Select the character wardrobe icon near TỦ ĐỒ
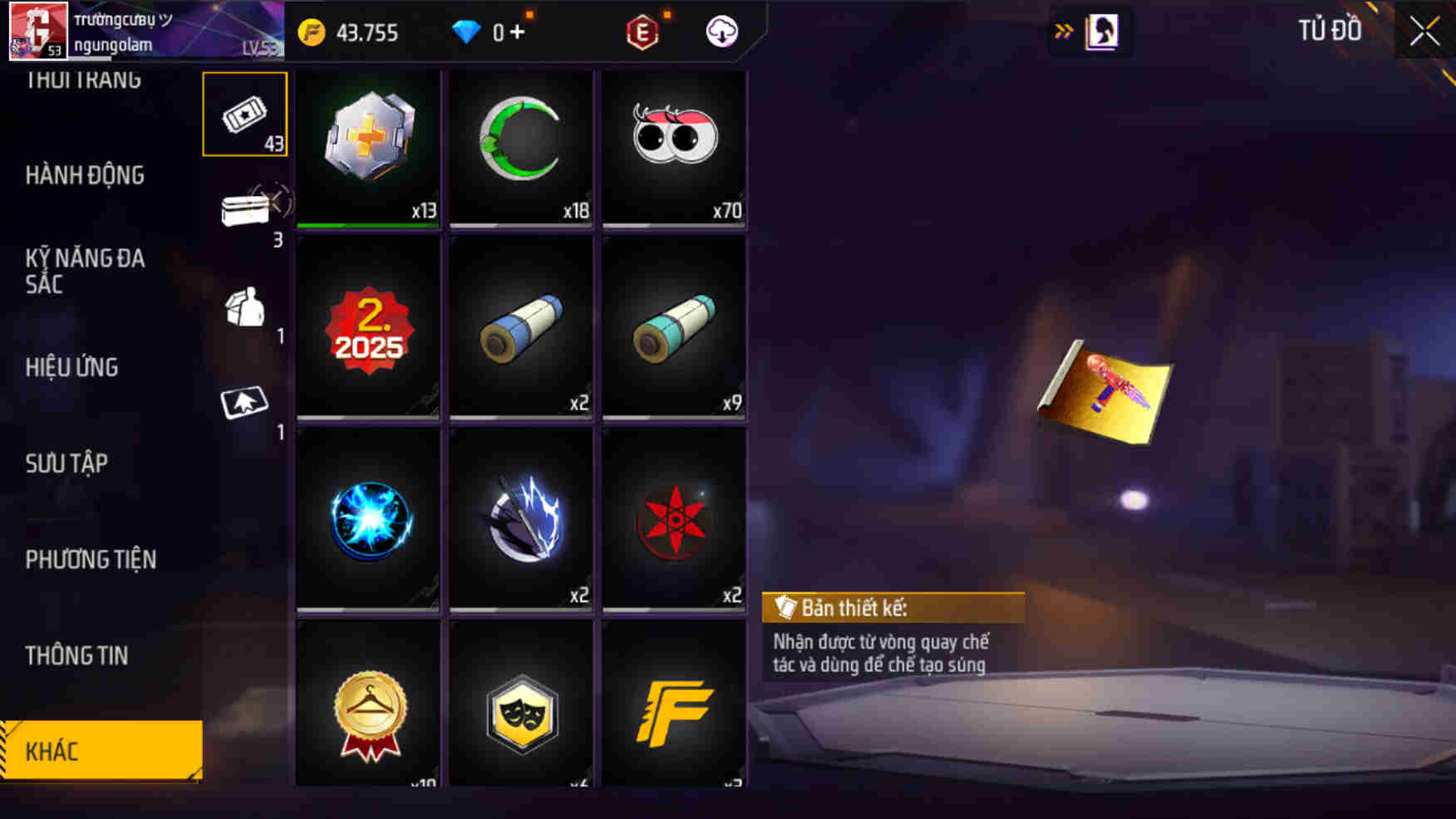The width and height of the screenshot is (1456, 819). pos(1103,31)
